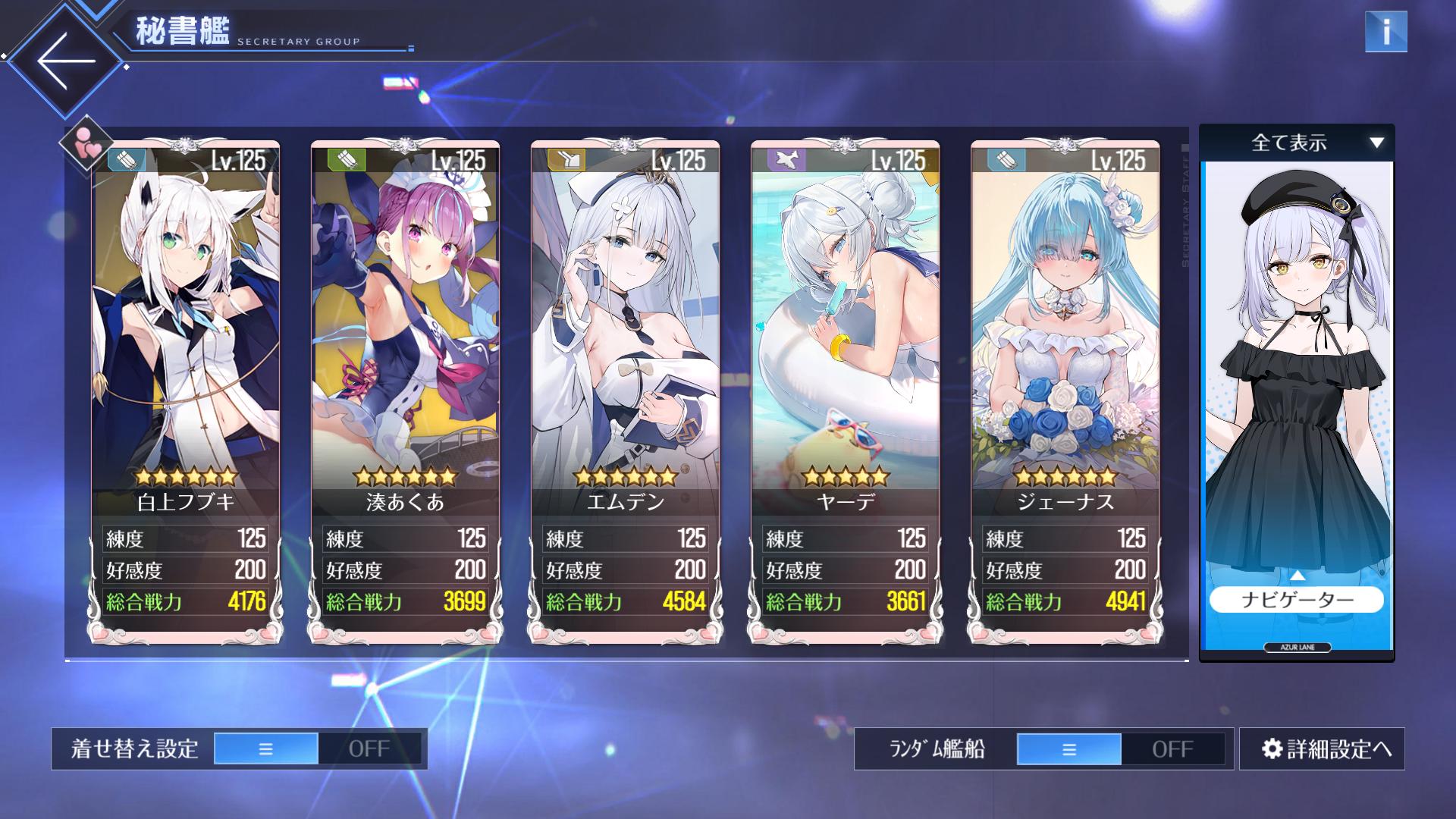This screenshot has width=1456, height=819.
Task: Select the ヤーデ secretary card
Action: 845,341
